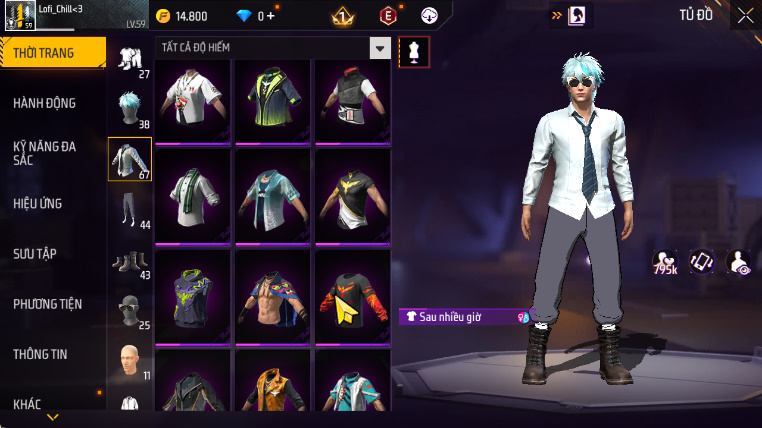Choose the face mask category icon
Viewport: 762px width, 428px height.
click(x=129, y=310)
